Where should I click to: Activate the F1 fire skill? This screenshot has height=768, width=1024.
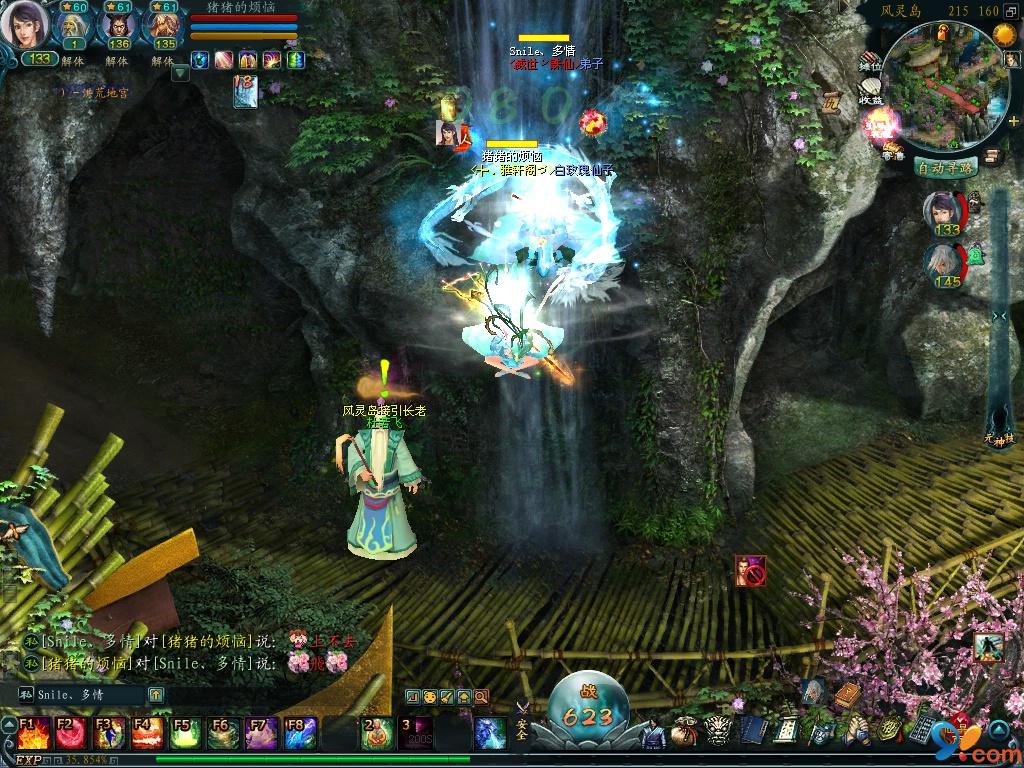click(31, 733)
